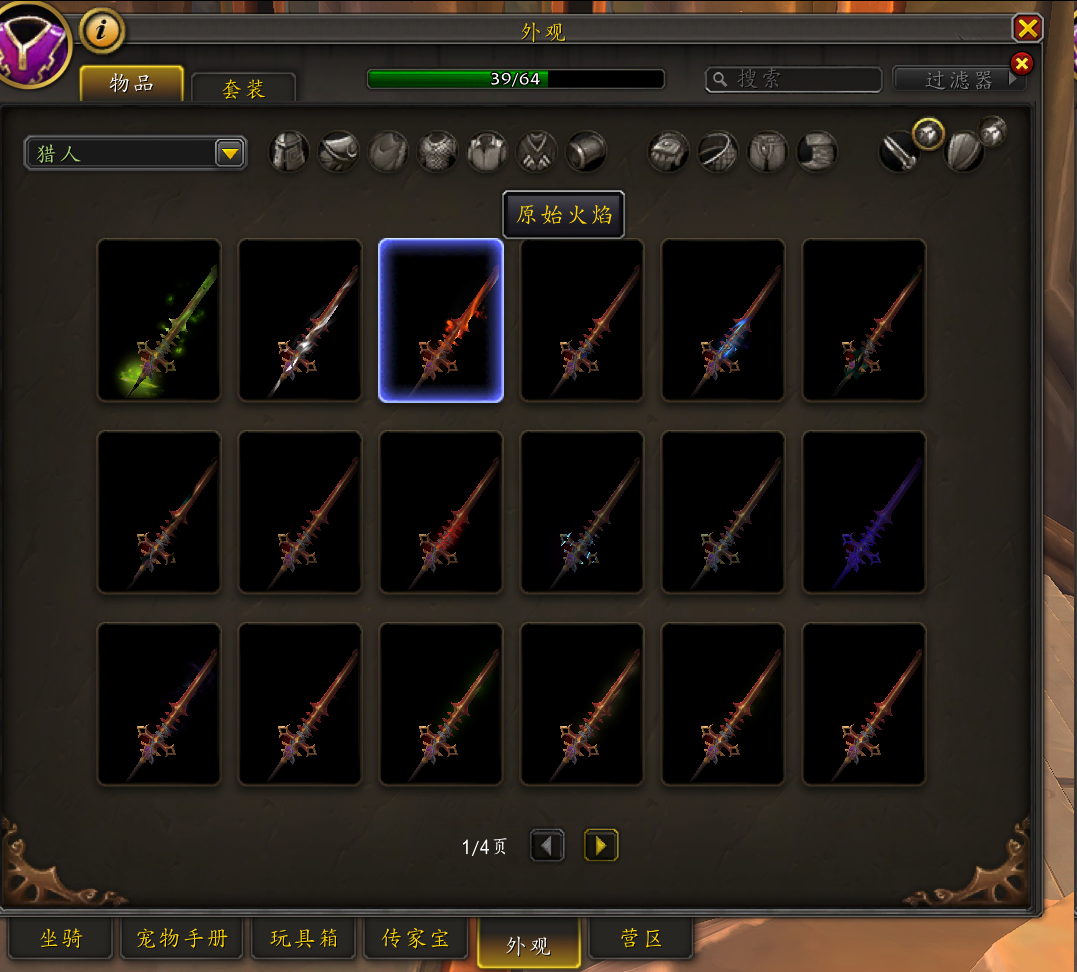The height and width of the screenshot is (972, 1077).
Task: Pick the chainmail chest slot filter
Action: (438, 152)
